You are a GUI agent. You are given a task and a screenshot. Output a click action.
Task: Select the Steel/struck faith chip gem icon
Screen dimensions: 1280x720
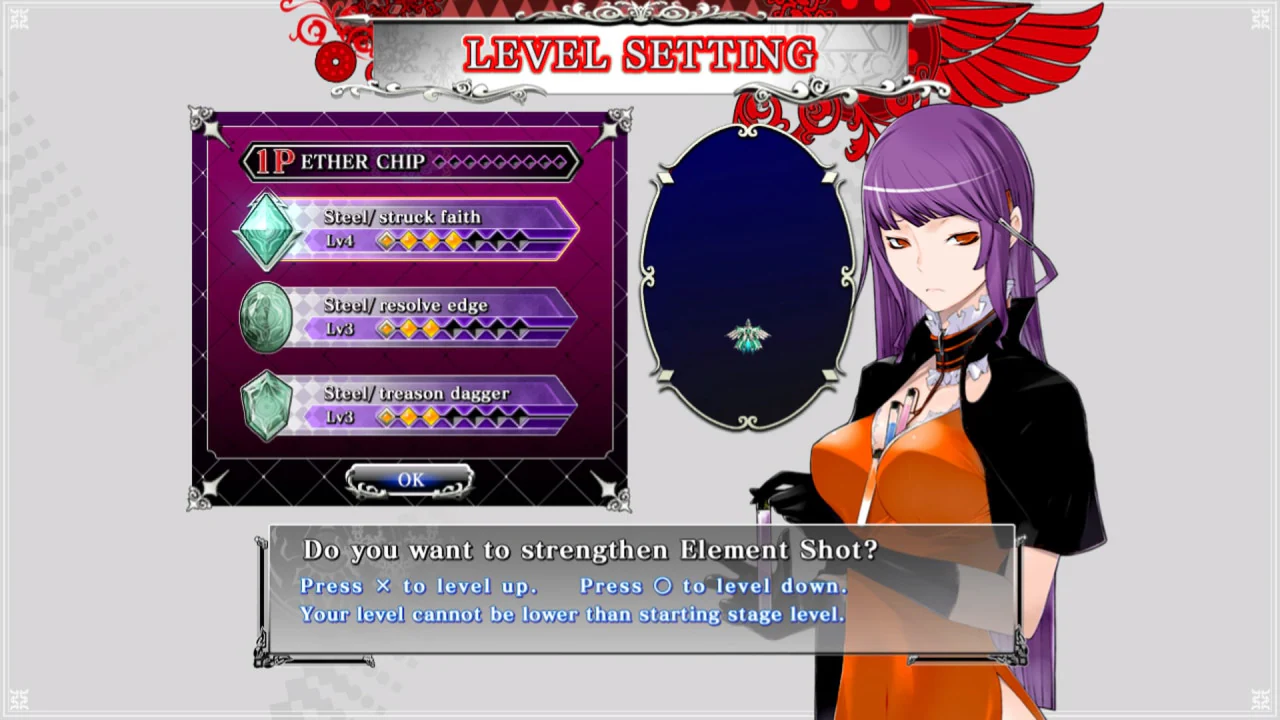tap(267, 230)
